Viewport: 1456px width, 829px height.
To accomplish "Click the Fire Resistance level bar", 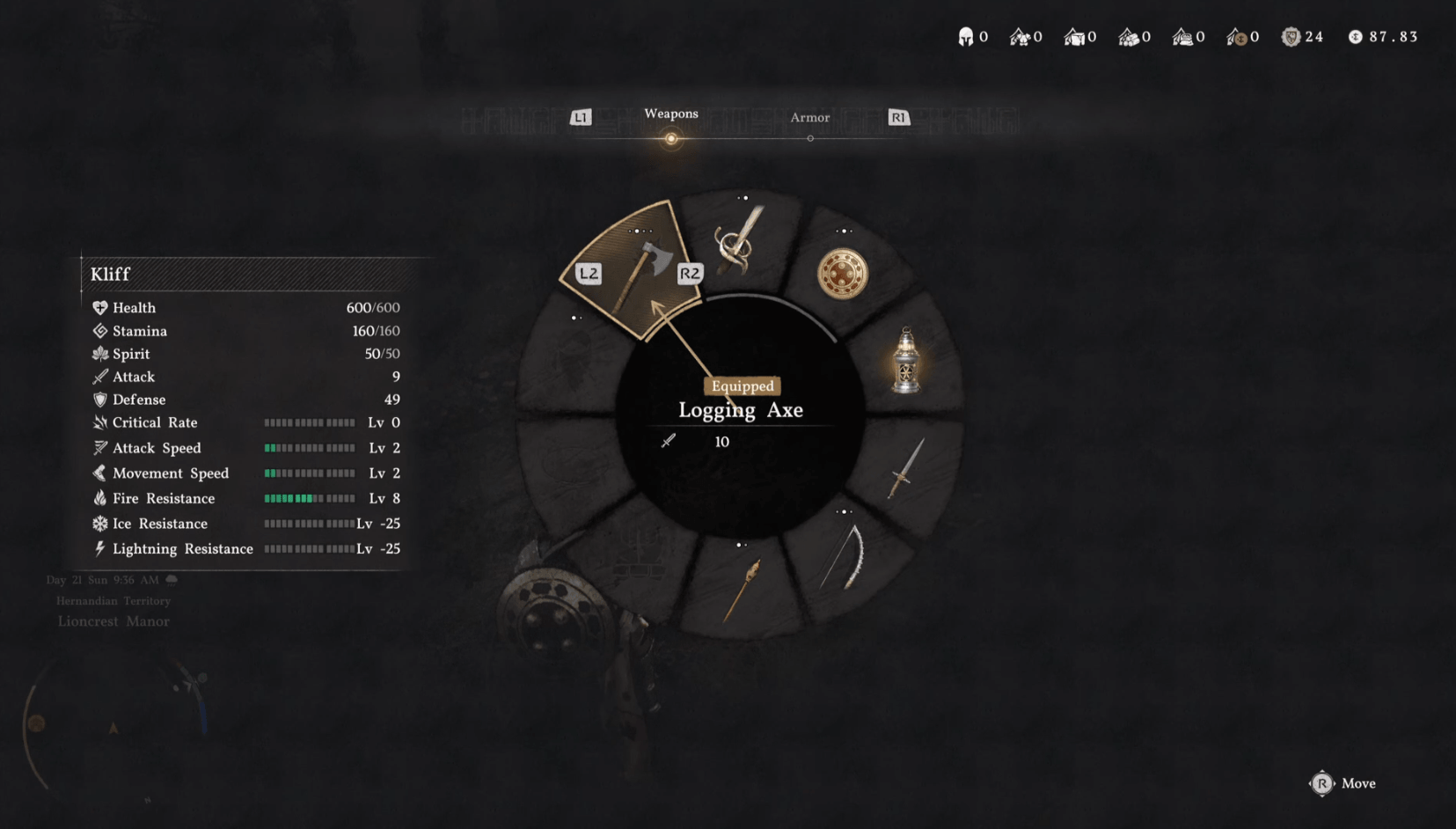I will [310, 498].
